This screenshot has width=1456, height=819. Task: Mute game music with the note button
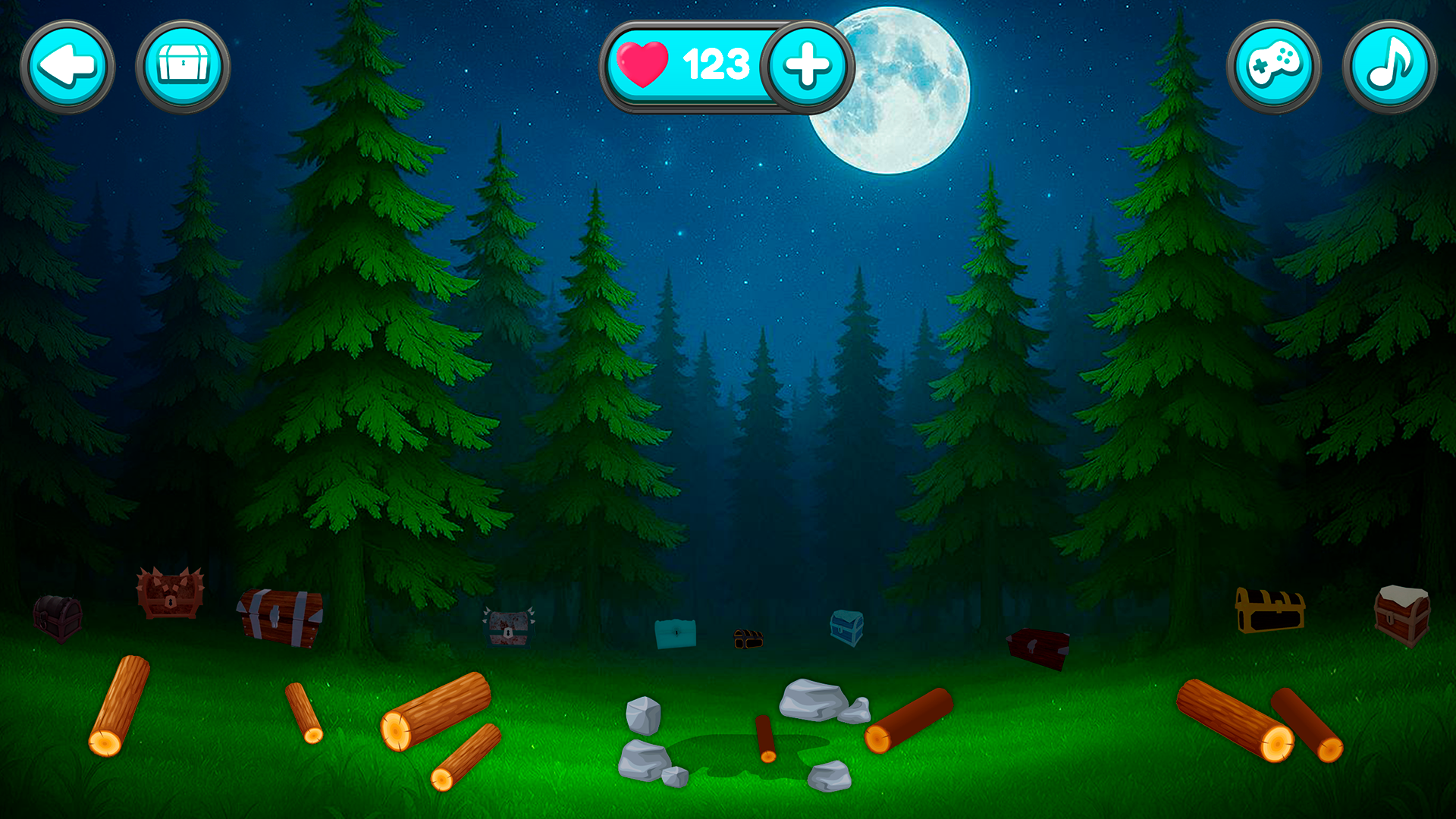pos(1392,66)
